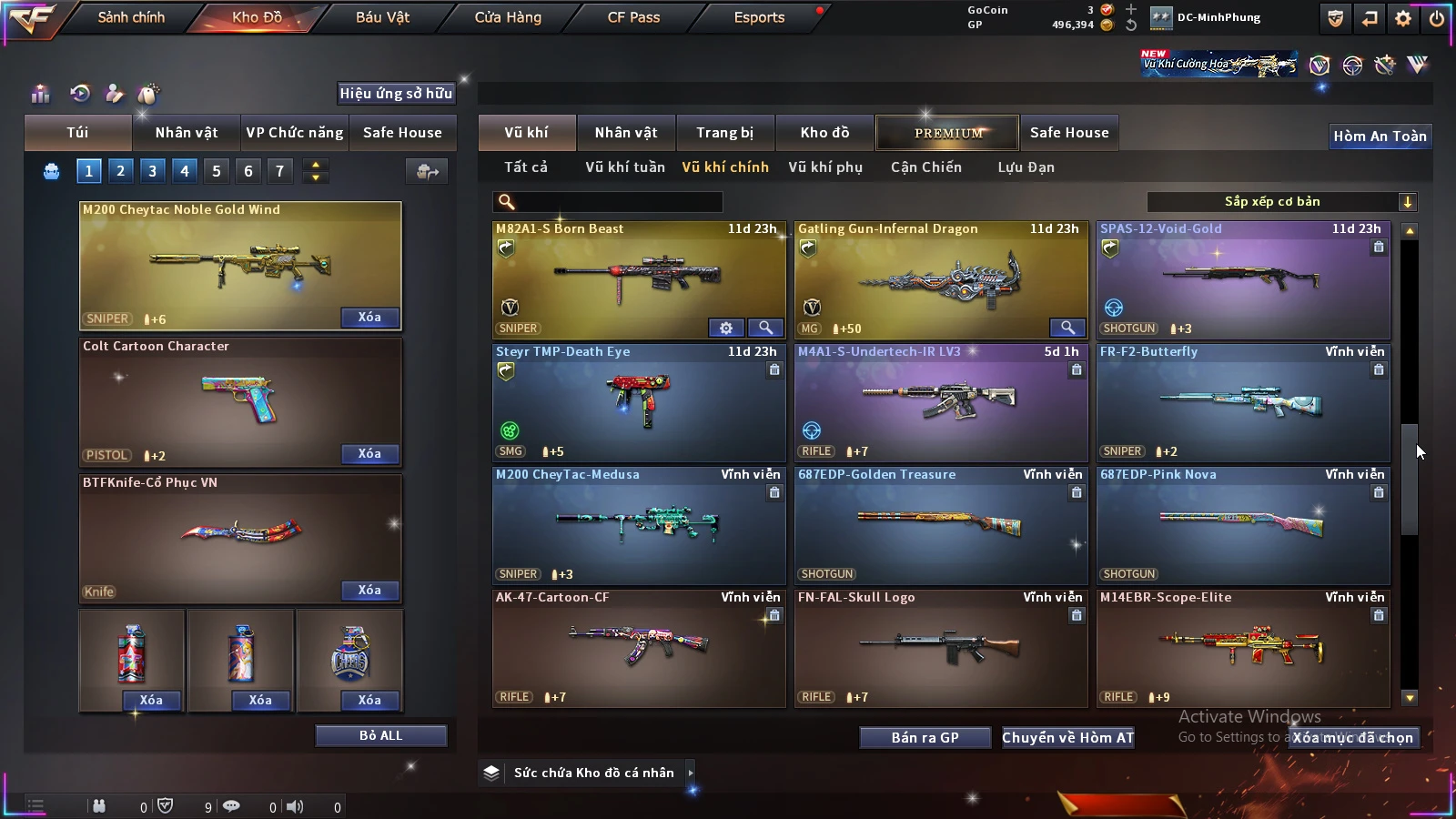
Task: Show the Vũ khí phụ weapon filter
Action: (825, 167)
